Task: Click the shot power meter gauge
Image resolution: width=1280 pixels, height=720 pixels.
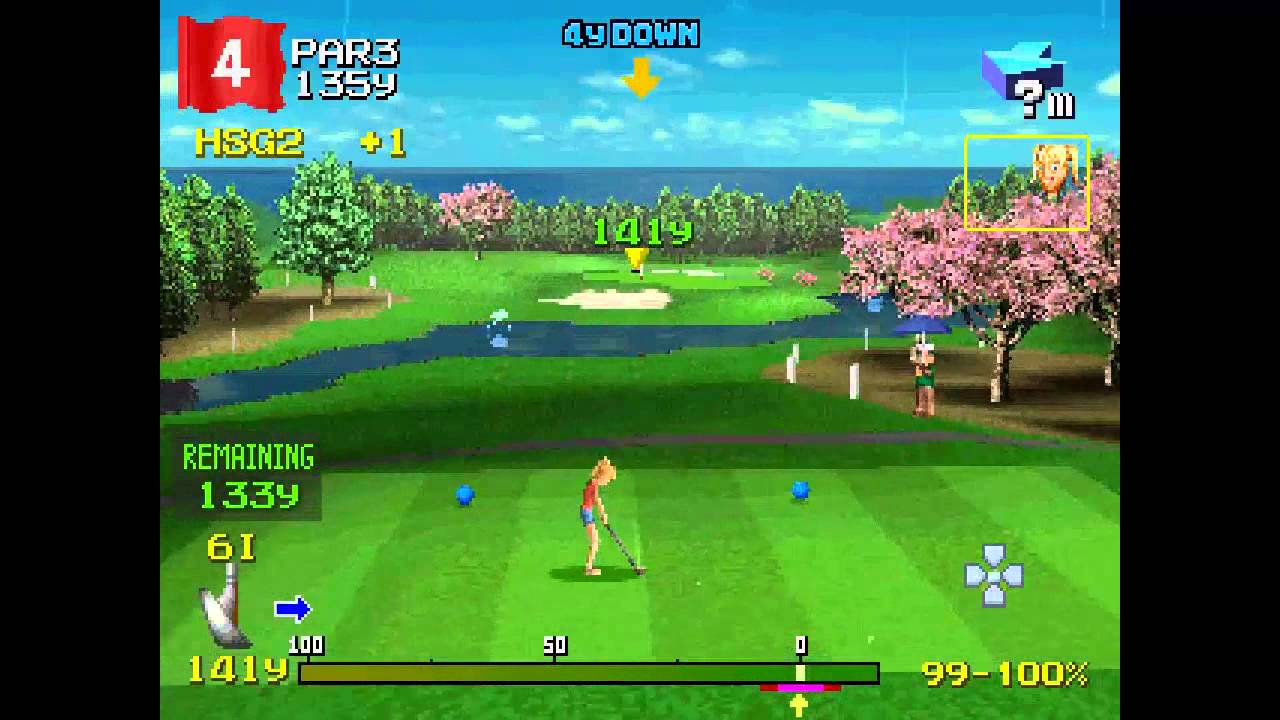Action: tap(590, 672)
